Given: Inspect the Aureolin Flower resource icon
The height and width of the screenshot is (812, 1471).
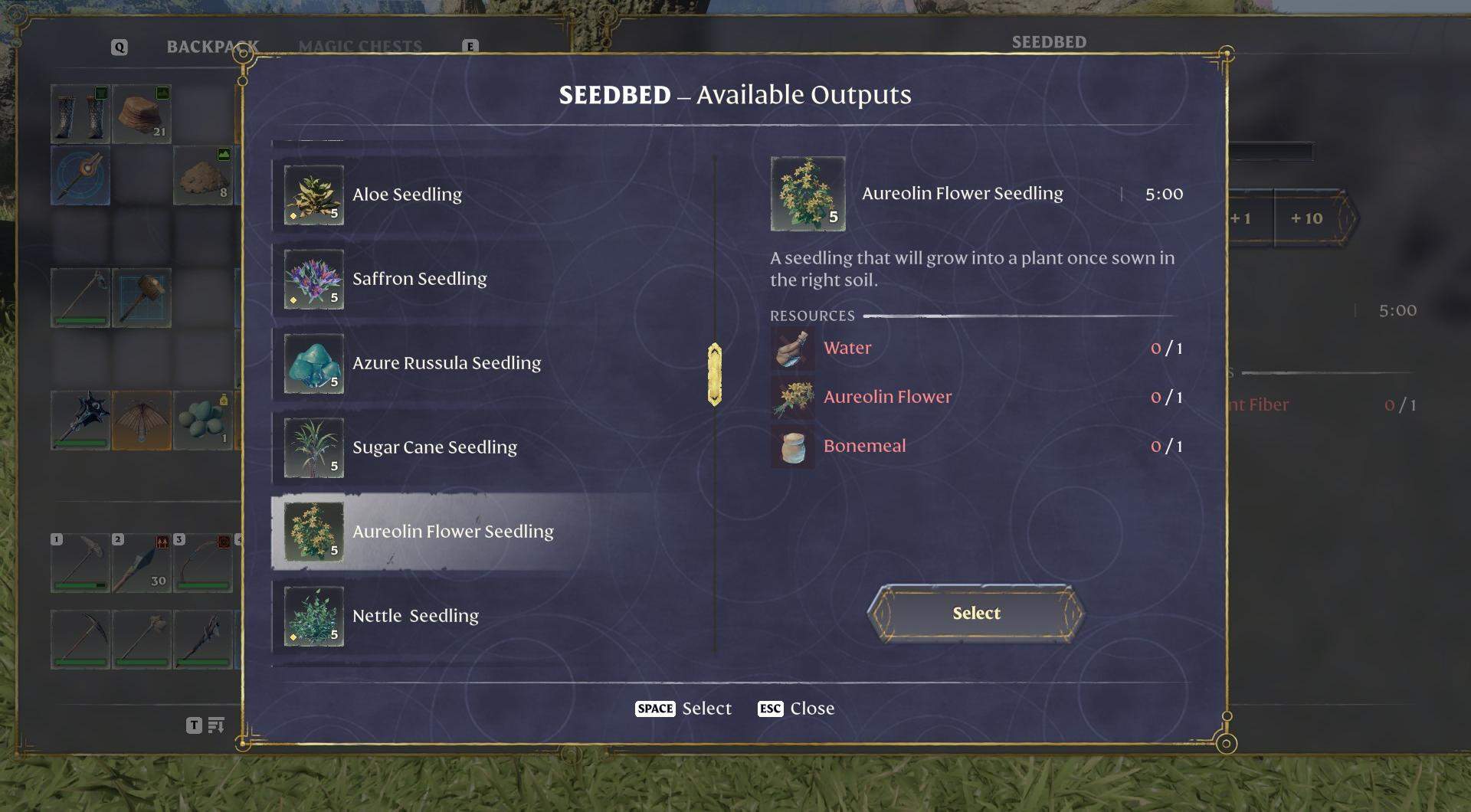Looking at the screenshot, I should point(792,398).
